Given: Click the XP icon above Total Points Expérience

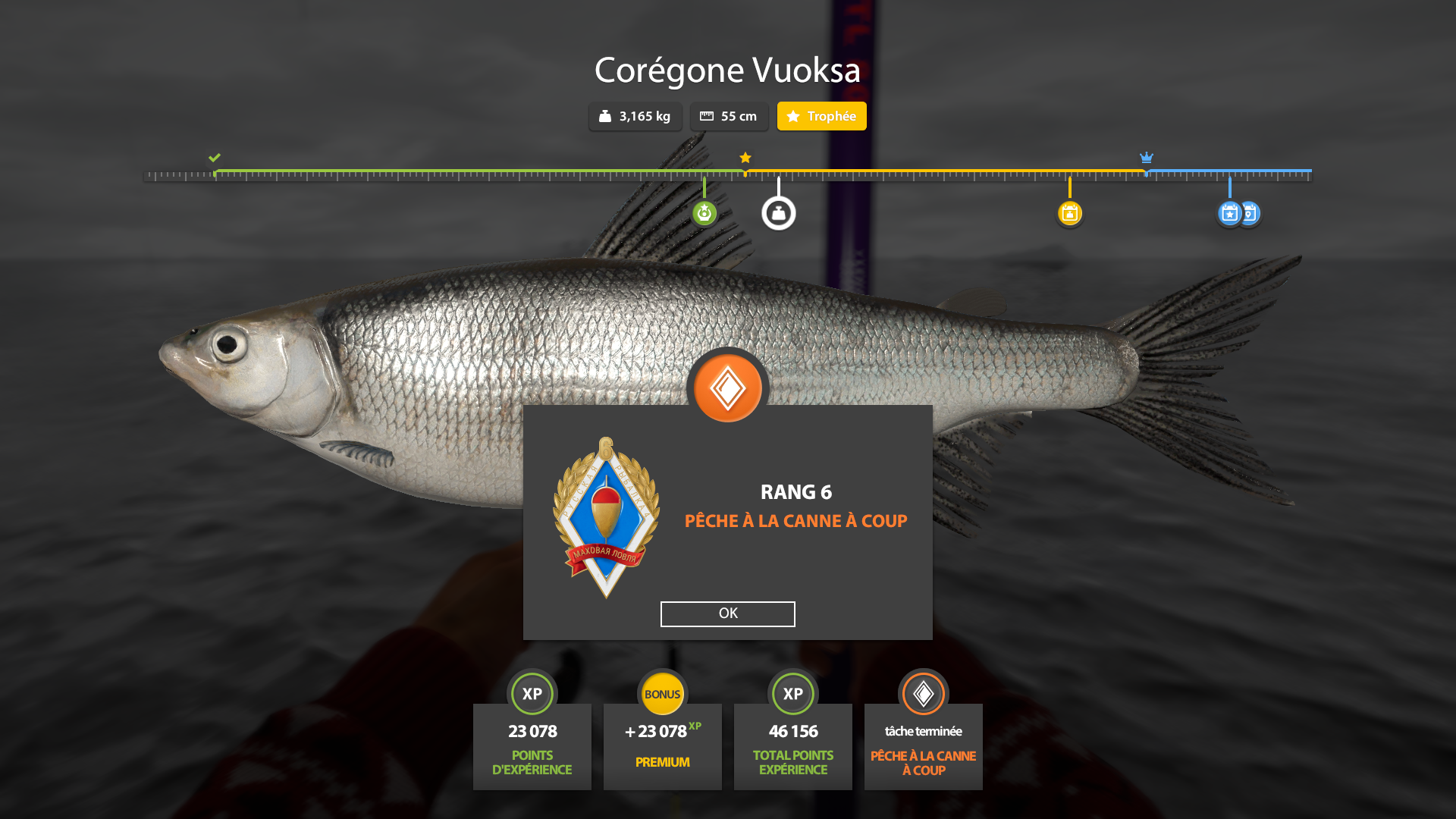Looking at the screenshot, I should point(793,693).
